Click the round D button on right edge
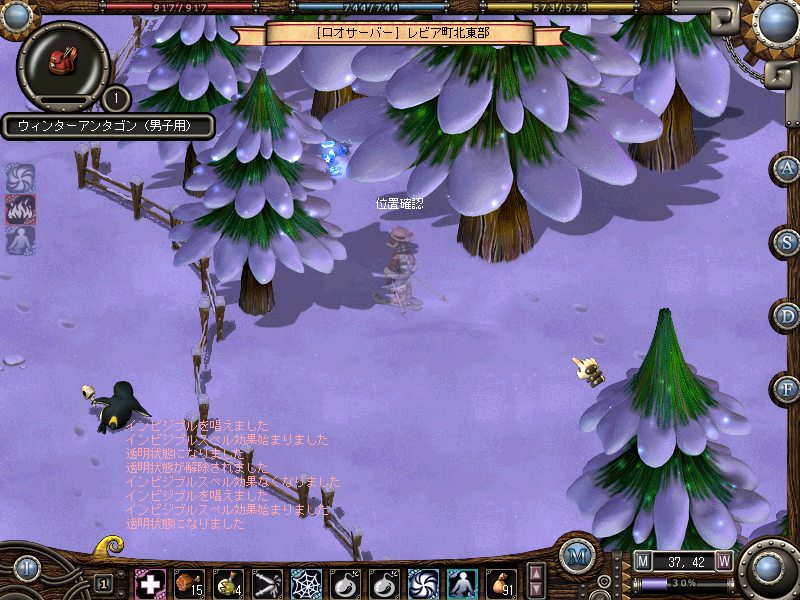800x600 pixels. tap(788, 316)
